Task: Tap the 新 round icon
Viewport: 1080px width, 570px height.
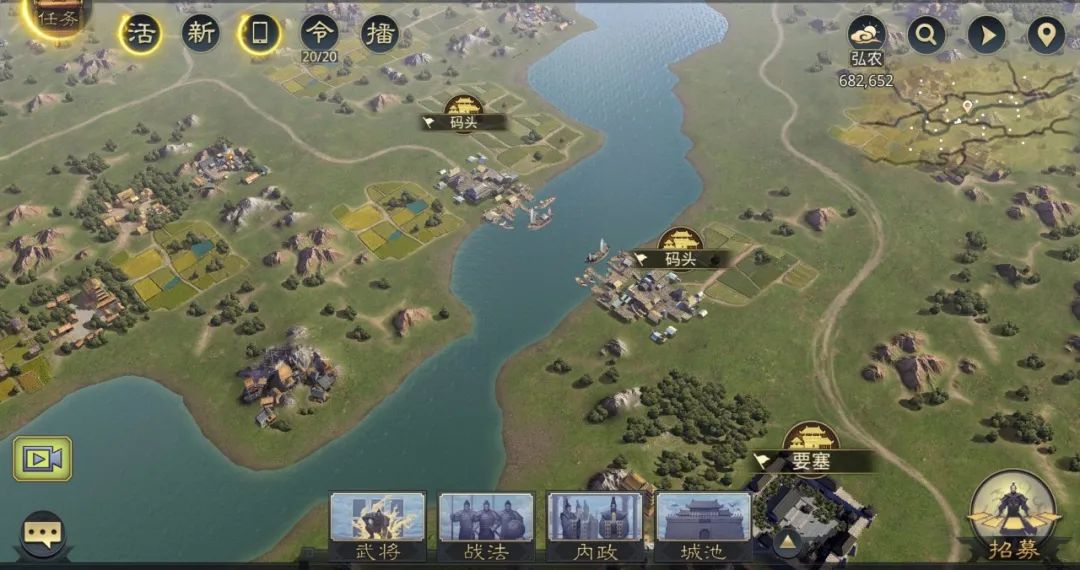Action: (x=201, y=33)
